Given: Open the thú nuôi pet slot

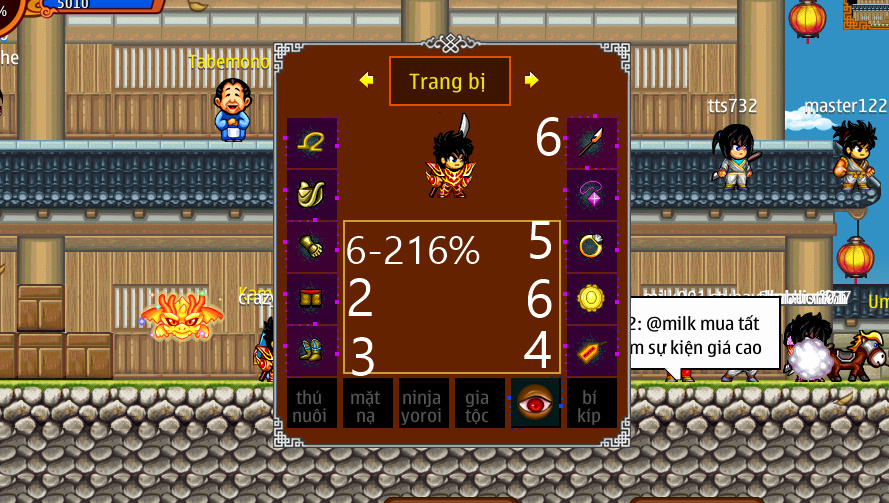Looking at the screenshot, I should pos(312,403).
